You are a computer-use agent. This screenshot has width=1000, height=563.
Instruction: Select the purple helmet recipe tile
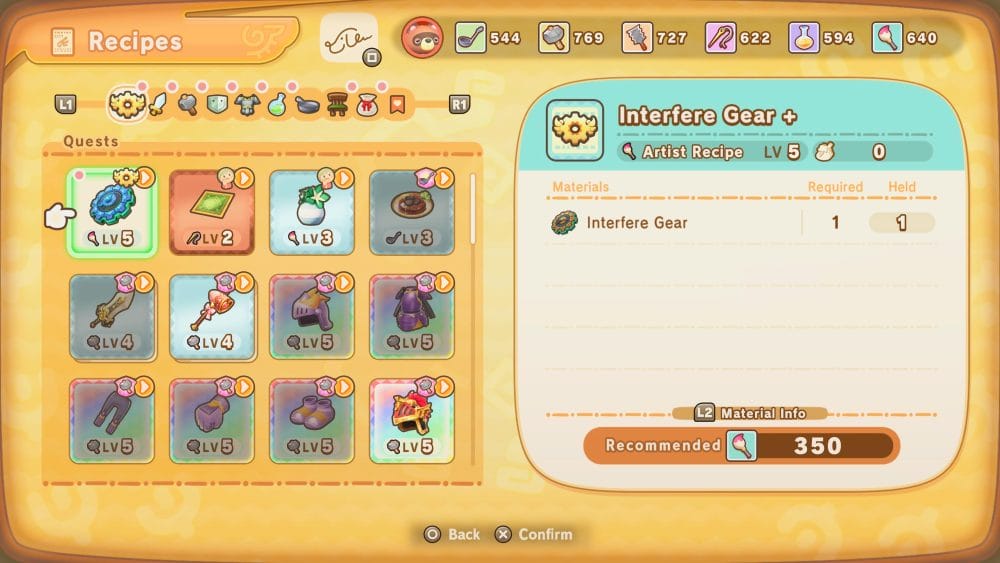coord(311,317)
